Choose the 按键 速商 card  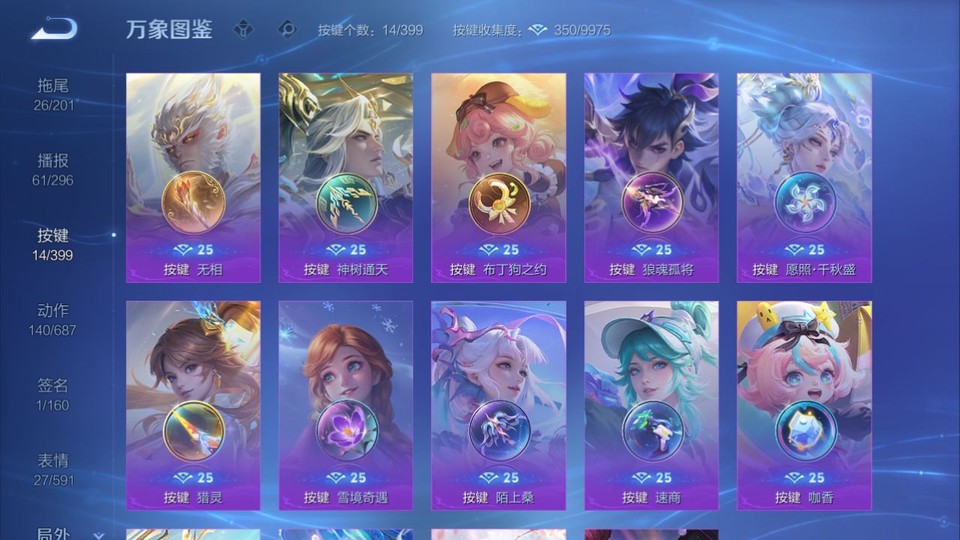[x=651, y=405]
